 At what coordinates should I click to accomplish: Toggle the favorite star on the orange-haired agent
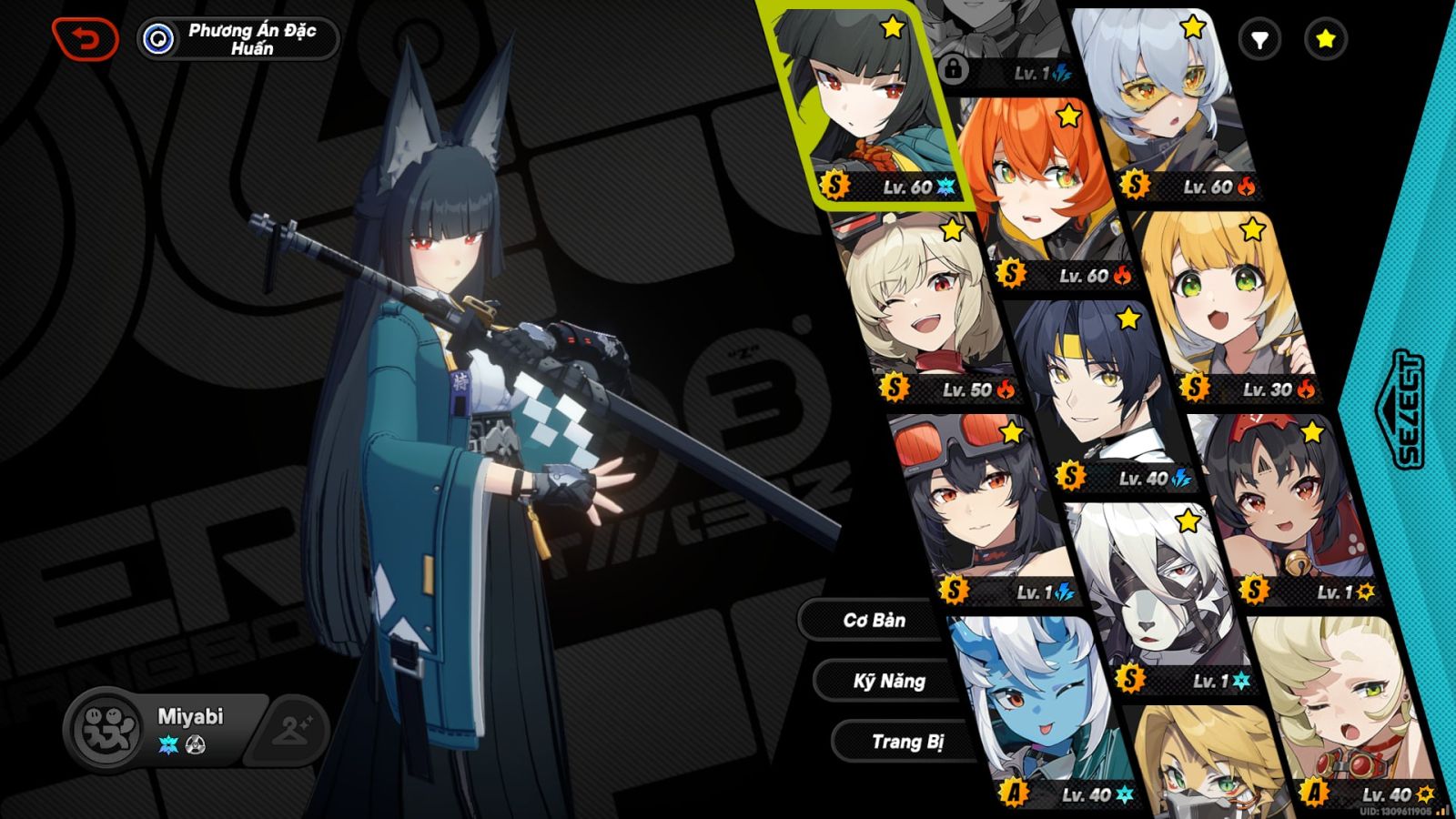pos(1067,116)
